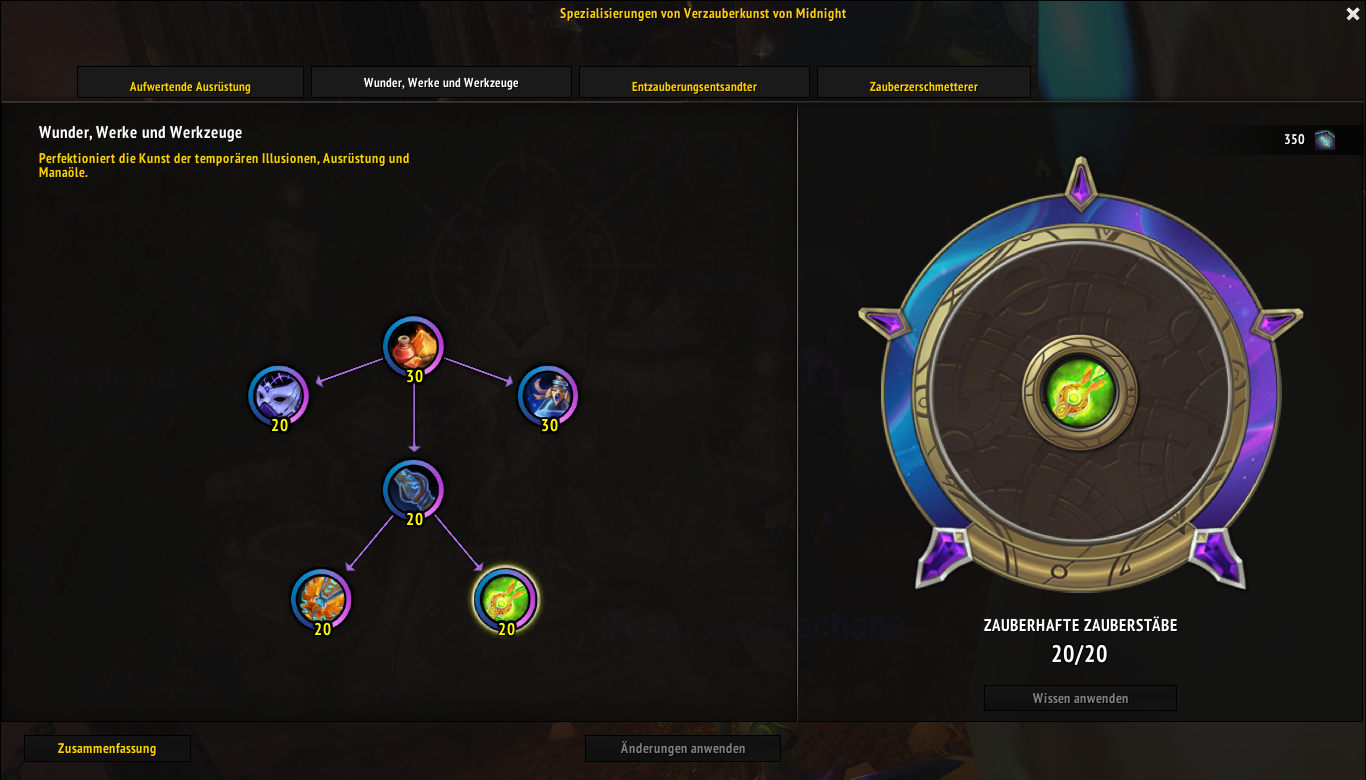The height and width of the screenshot is (780, 1366).
Task: Choose the green wand specialization node
Action: 505,599
